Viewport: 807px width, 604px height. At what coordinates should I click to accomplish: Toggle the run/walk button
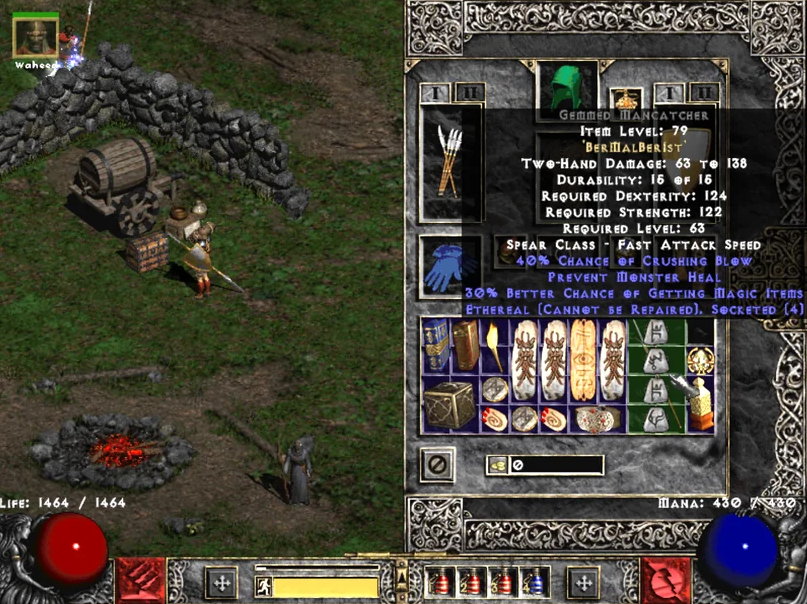pyautogui.click(x=265, y=586)
